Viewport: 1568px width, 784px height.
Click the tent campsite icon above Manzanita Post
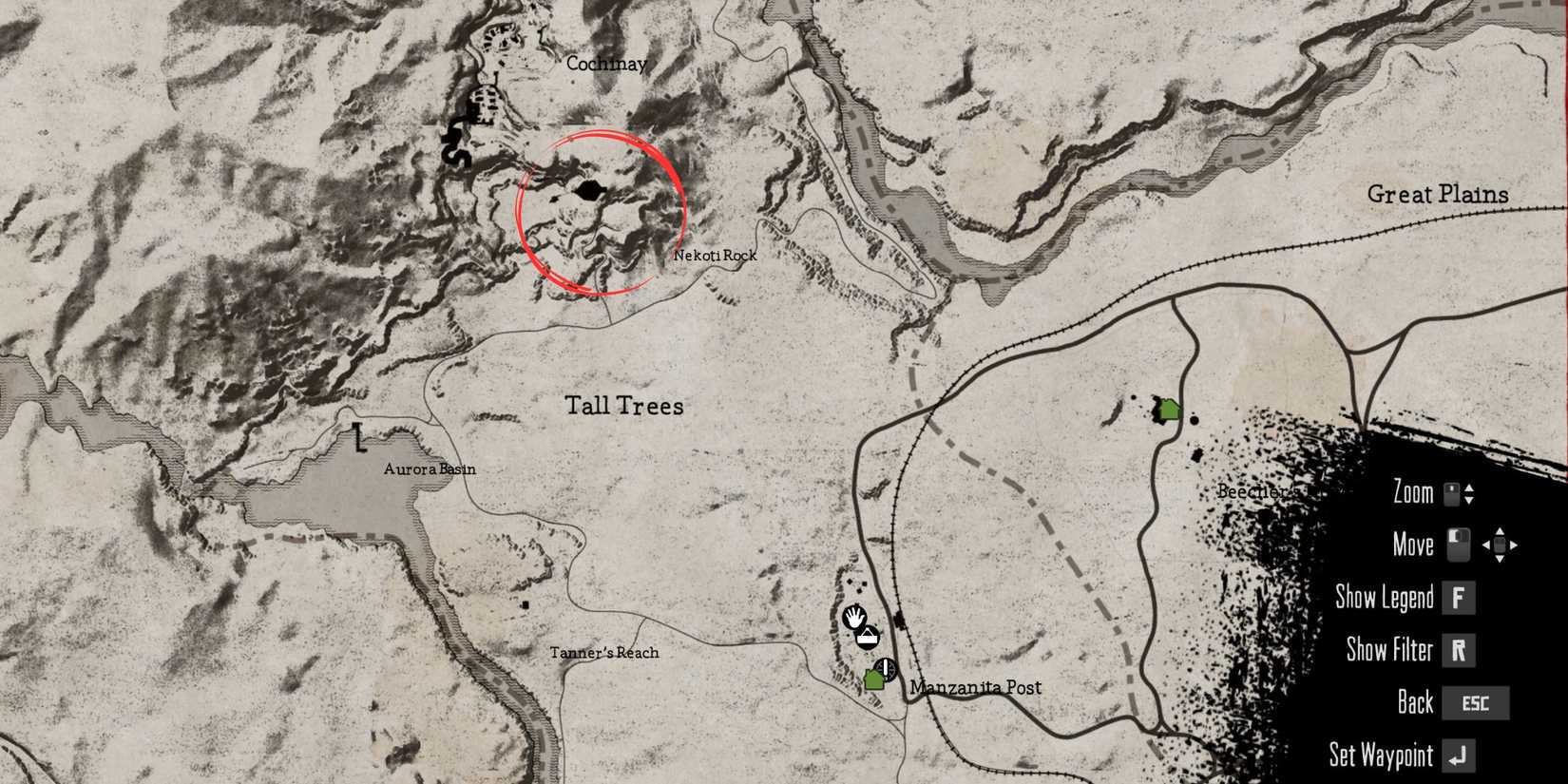(866, 639)
